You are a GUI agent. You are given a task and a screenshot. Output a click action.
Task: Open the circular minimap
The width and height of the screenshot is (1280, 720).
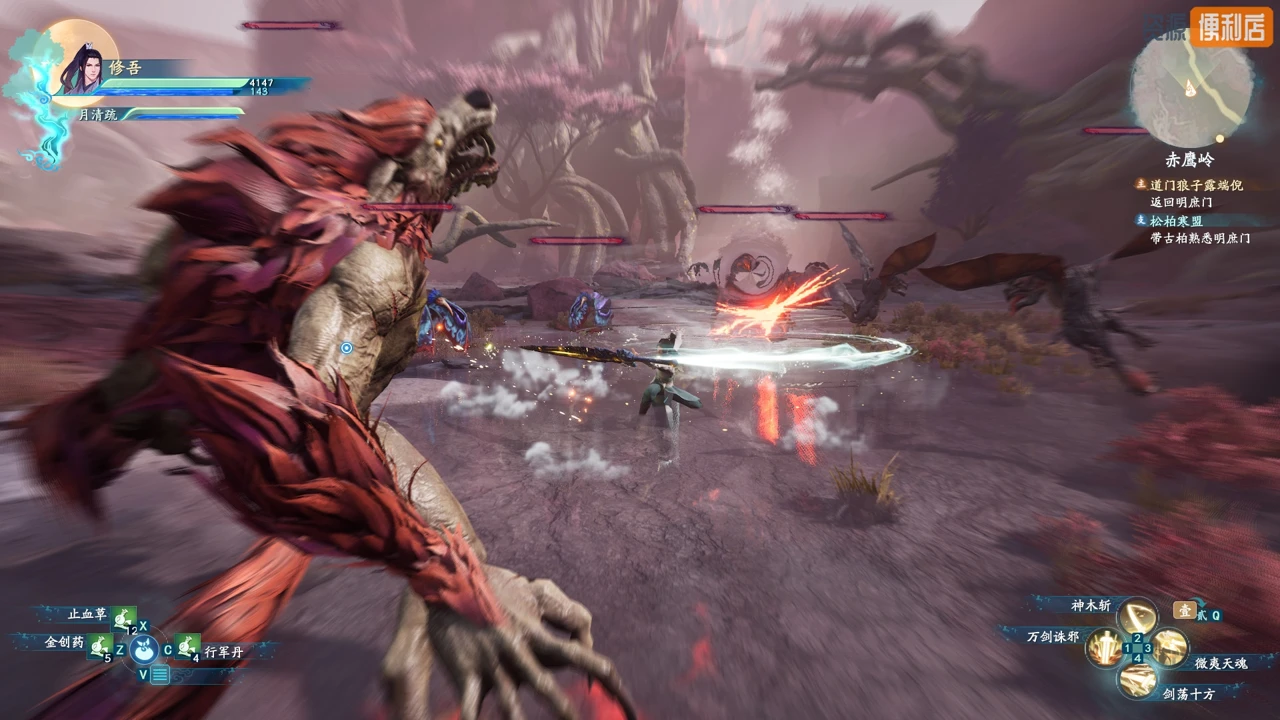[1191, 87]
